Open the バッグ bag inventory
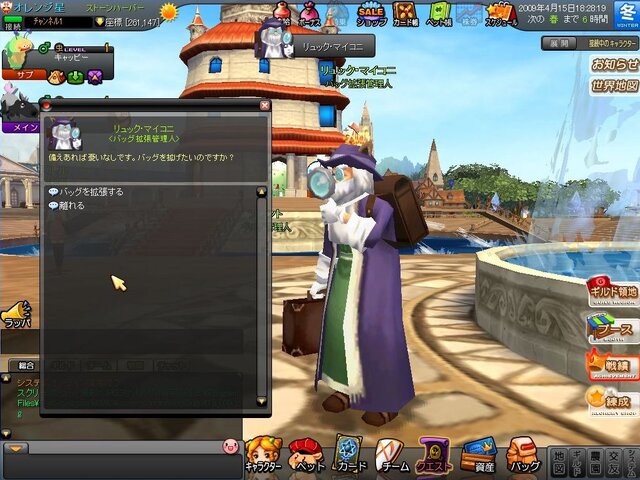The width and height of the screenshot is (640, 480). (x=522, y=455)
